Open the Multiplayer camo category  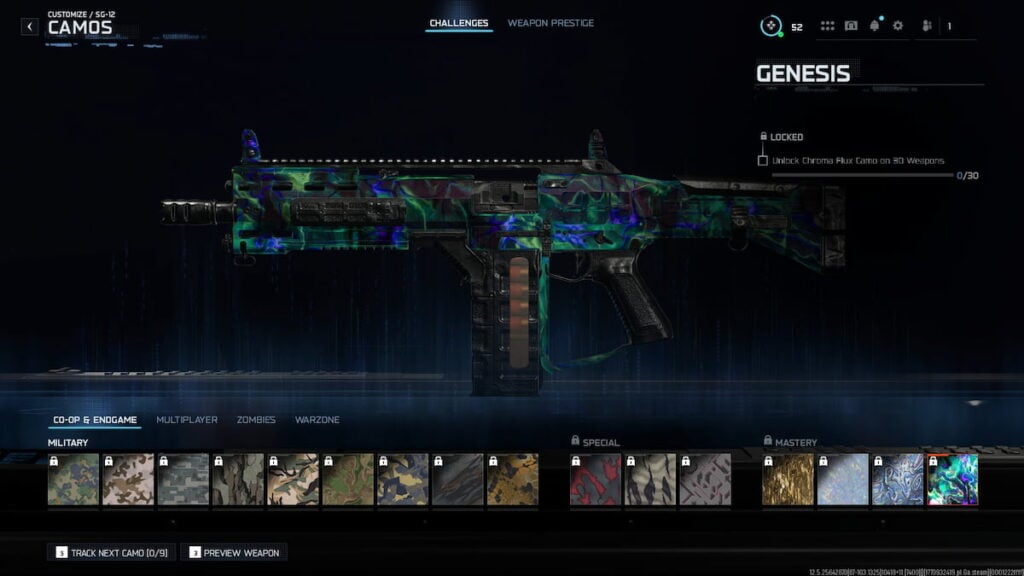(x=186, y=420)
